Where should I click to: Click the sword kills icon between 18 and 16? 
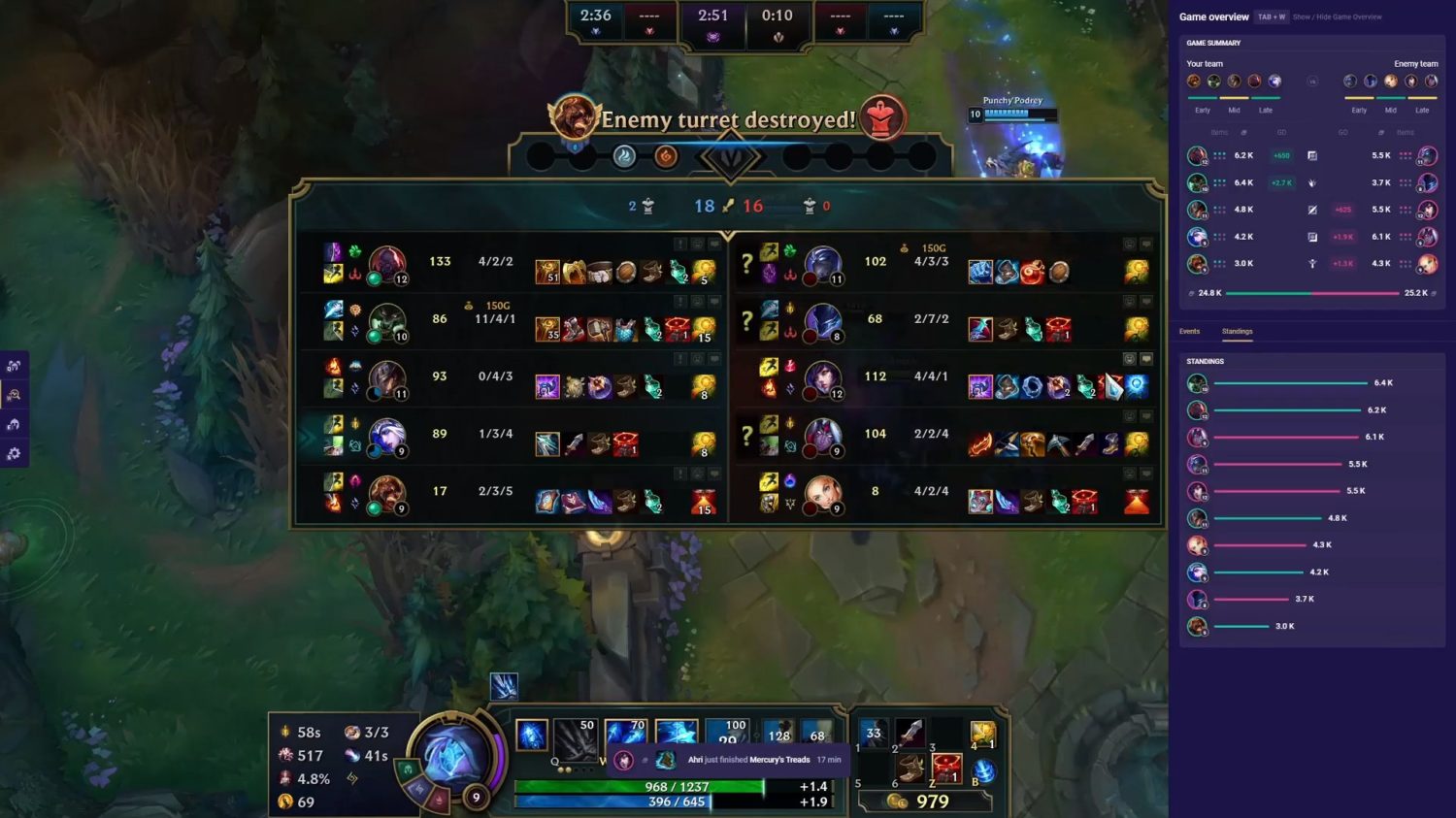[x=727, y=206]
